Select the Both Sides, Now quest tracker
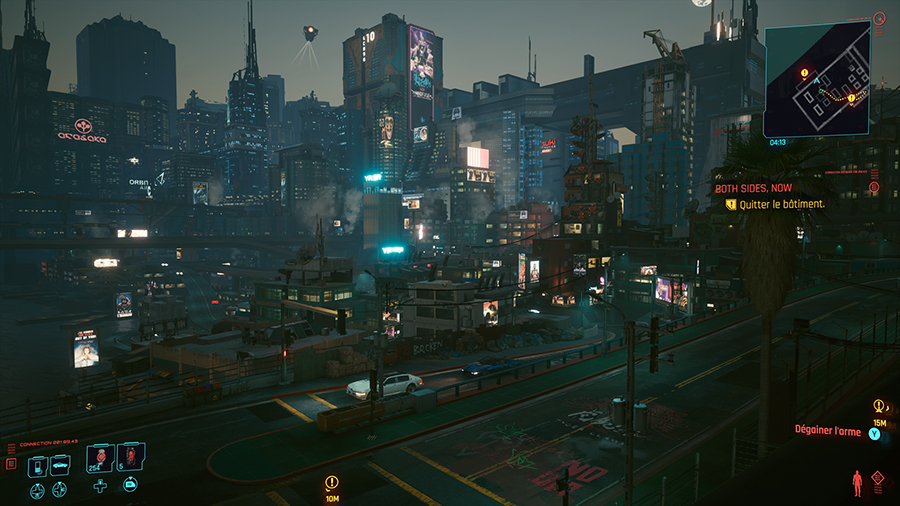 [755, 187]
